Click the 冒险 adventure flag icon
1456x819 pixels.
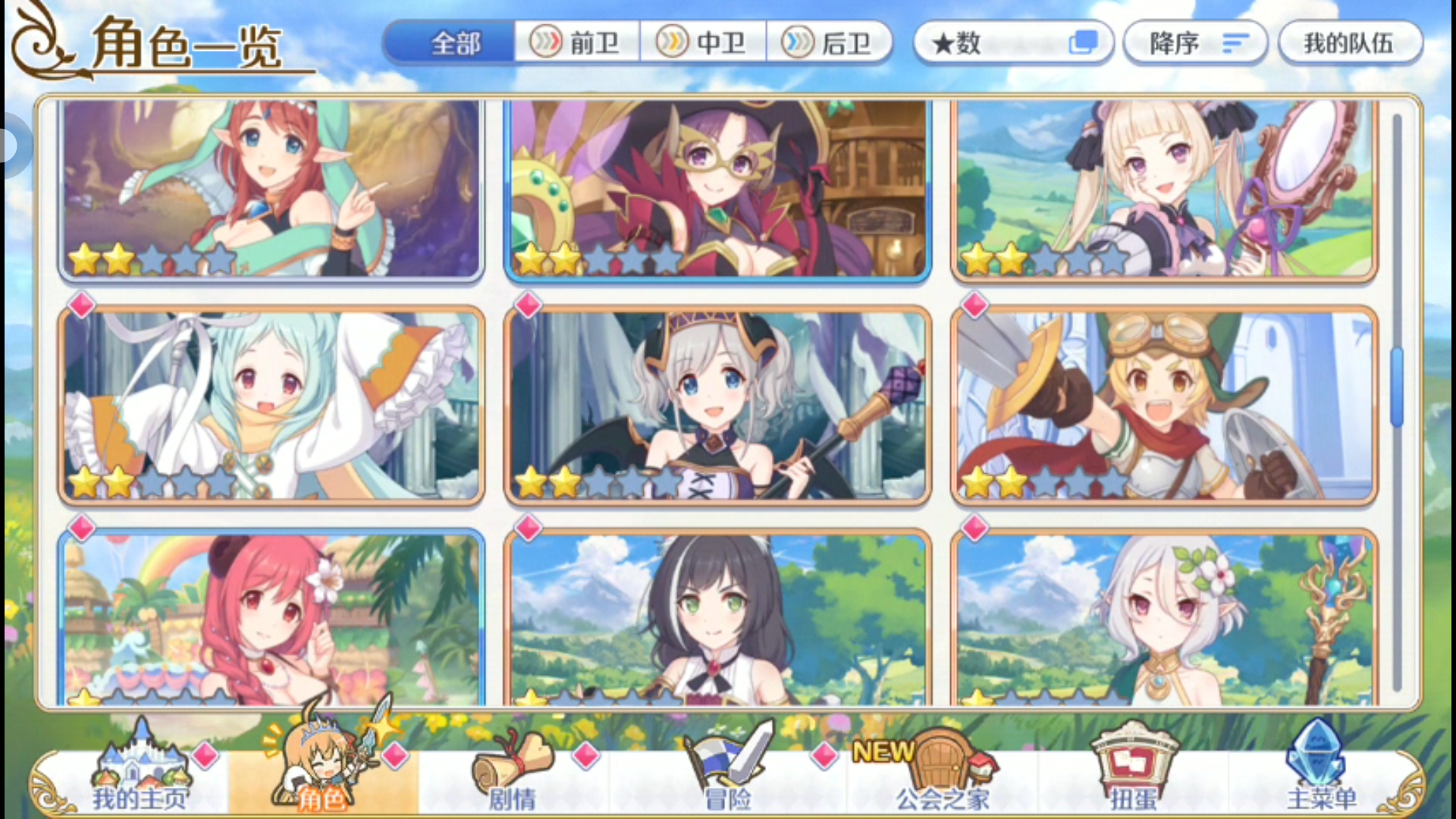728,766
